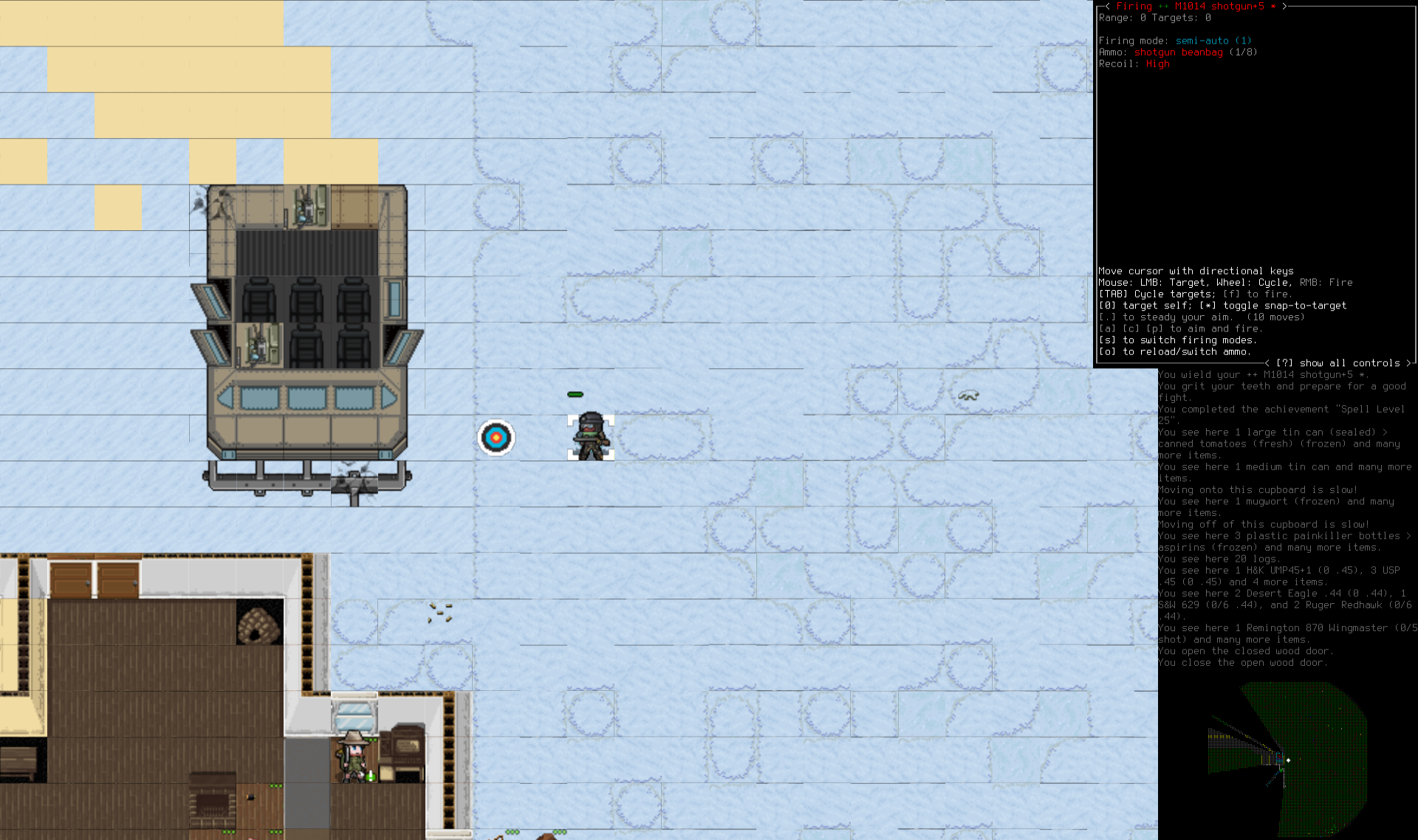Select the player character sprite wielding the shotgun
Viewport: 1418px width, 840px height.
point(589,436)
